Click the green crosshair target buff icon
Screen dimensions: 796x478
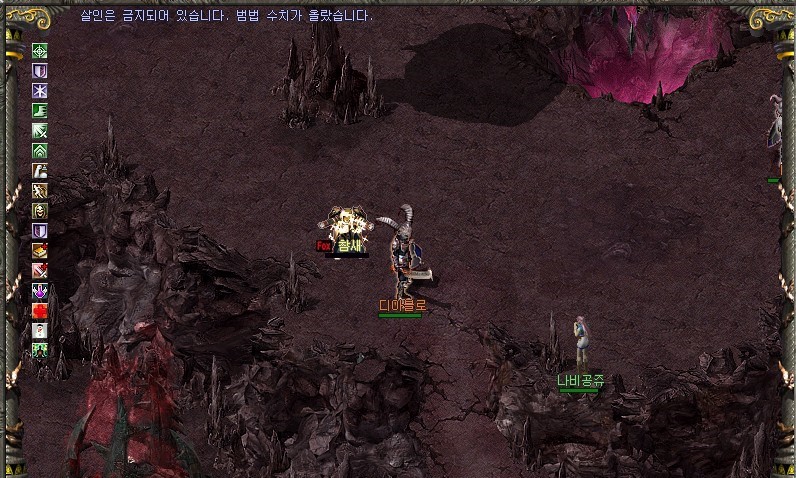[x=40, y=52]
